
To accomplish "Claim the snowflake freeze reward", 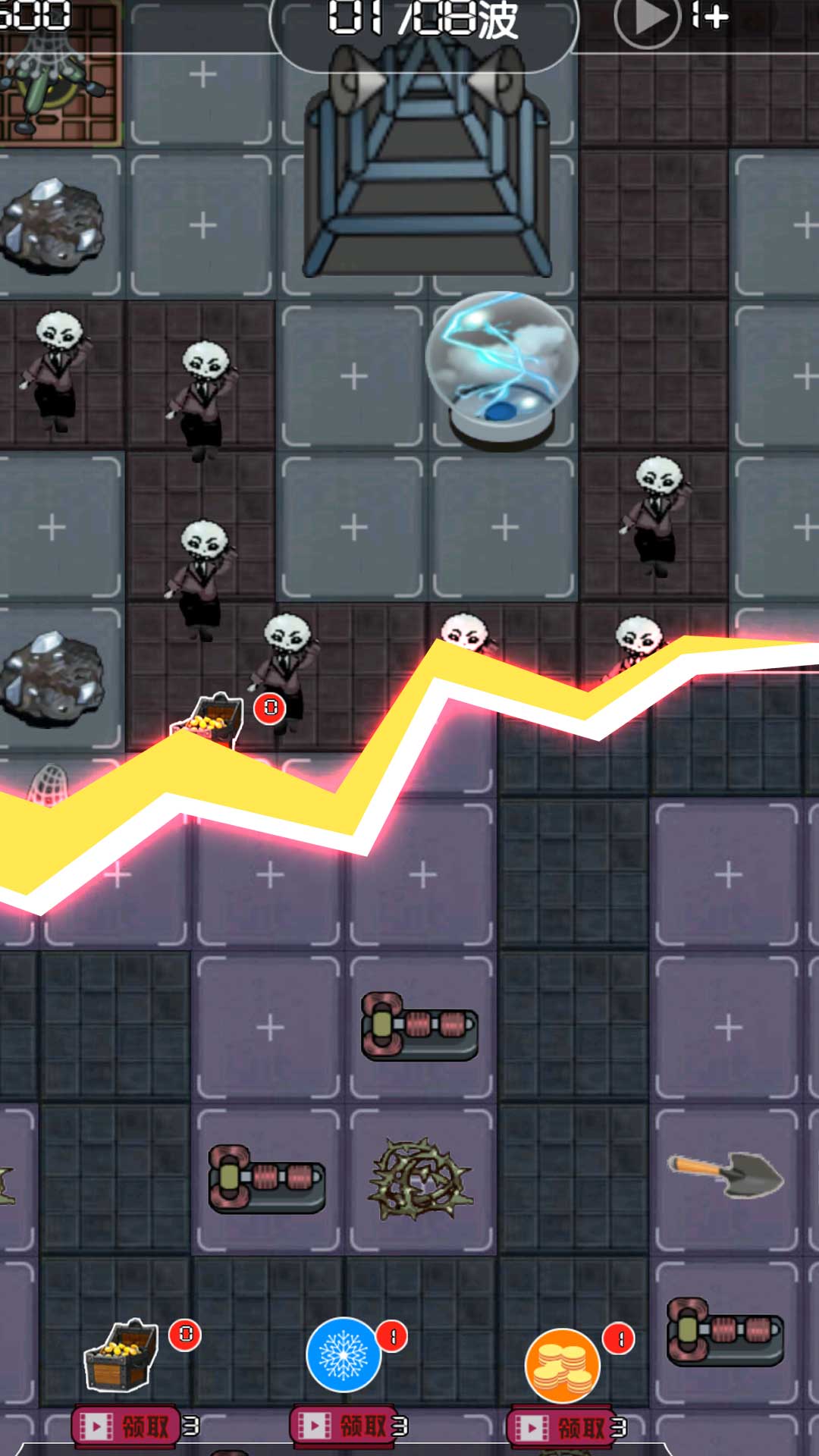I will [344, 1426].
